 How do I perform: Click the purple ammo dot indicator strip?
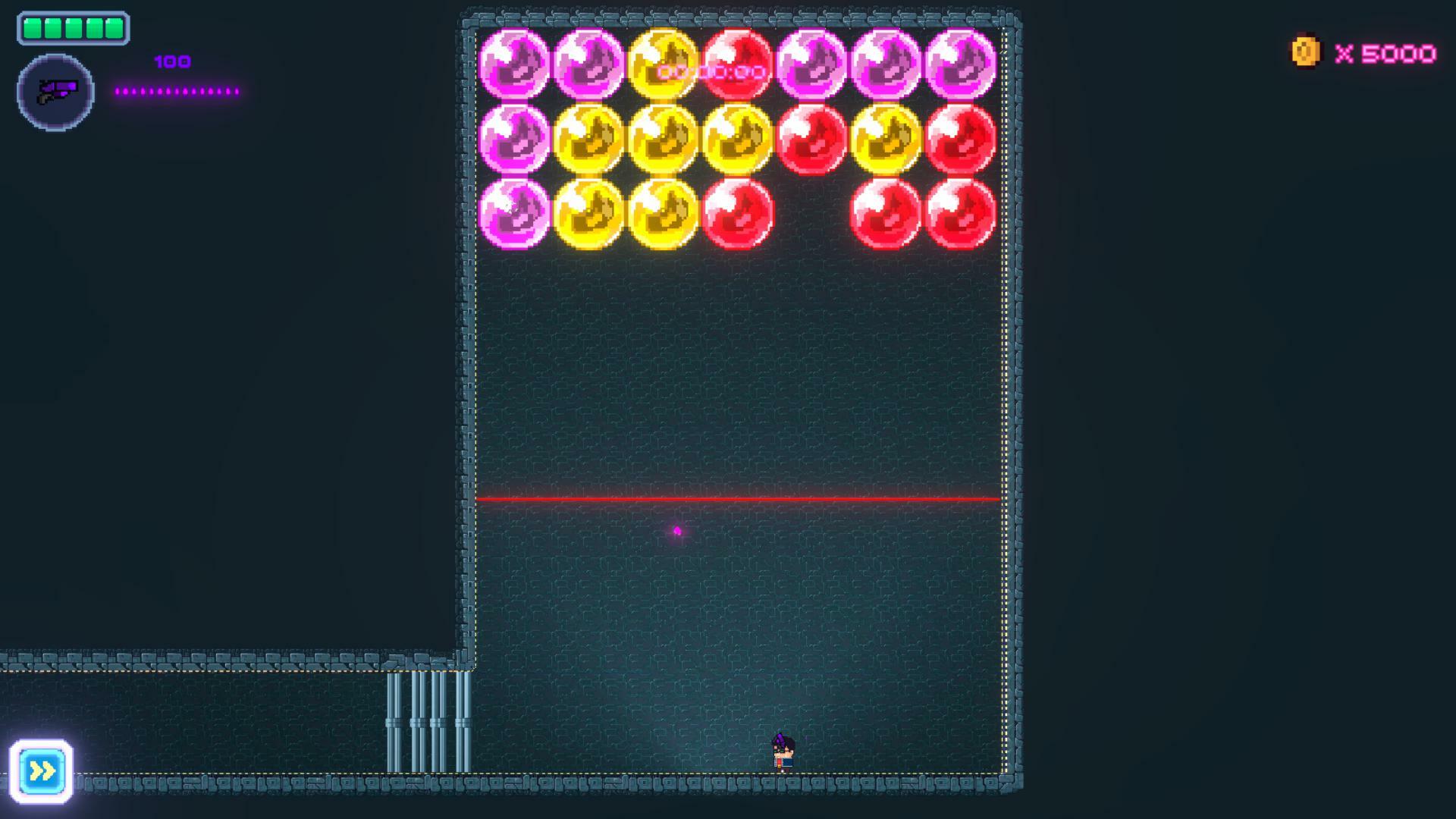point(178,91)
